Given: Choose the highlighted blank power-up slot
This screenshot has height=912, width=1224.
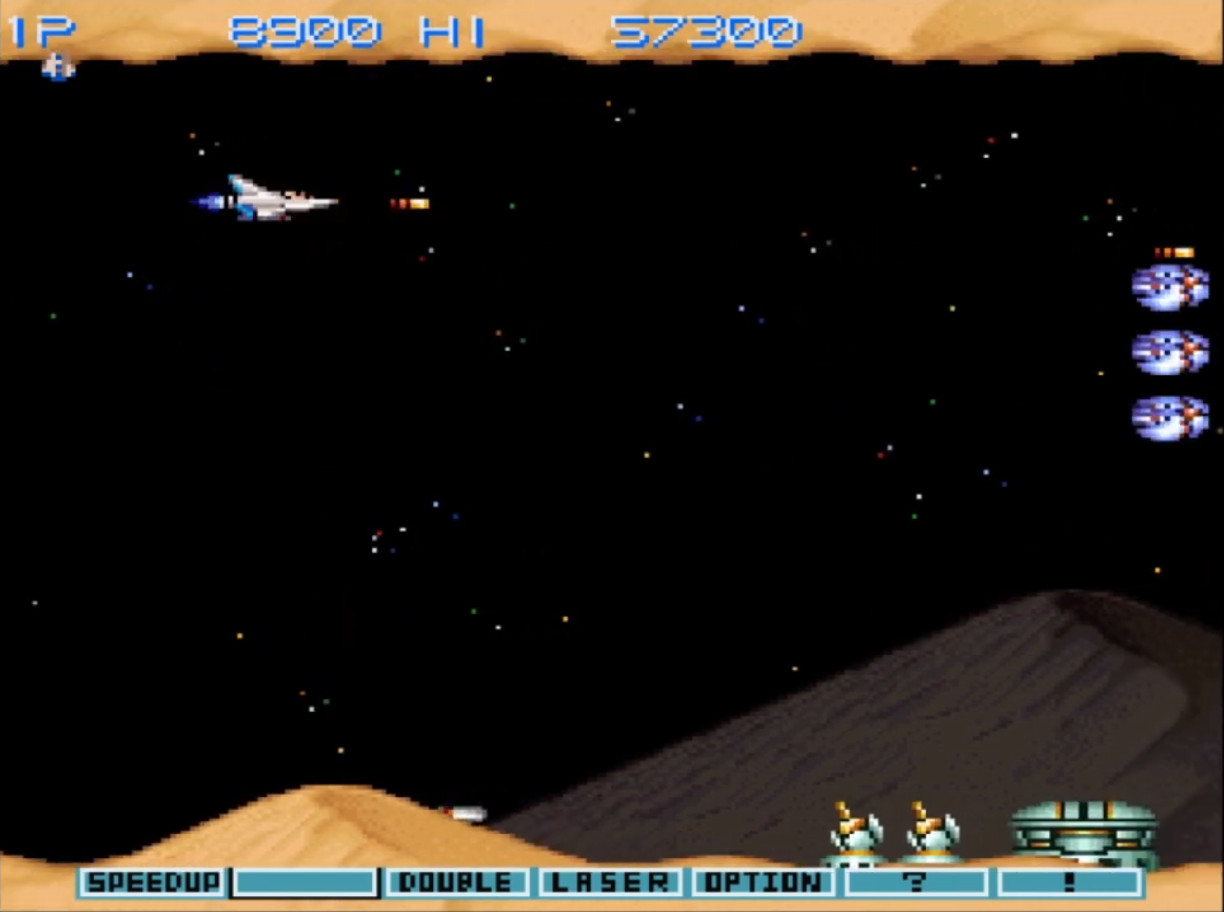Looking at the screenshot, I should (305, 883).
